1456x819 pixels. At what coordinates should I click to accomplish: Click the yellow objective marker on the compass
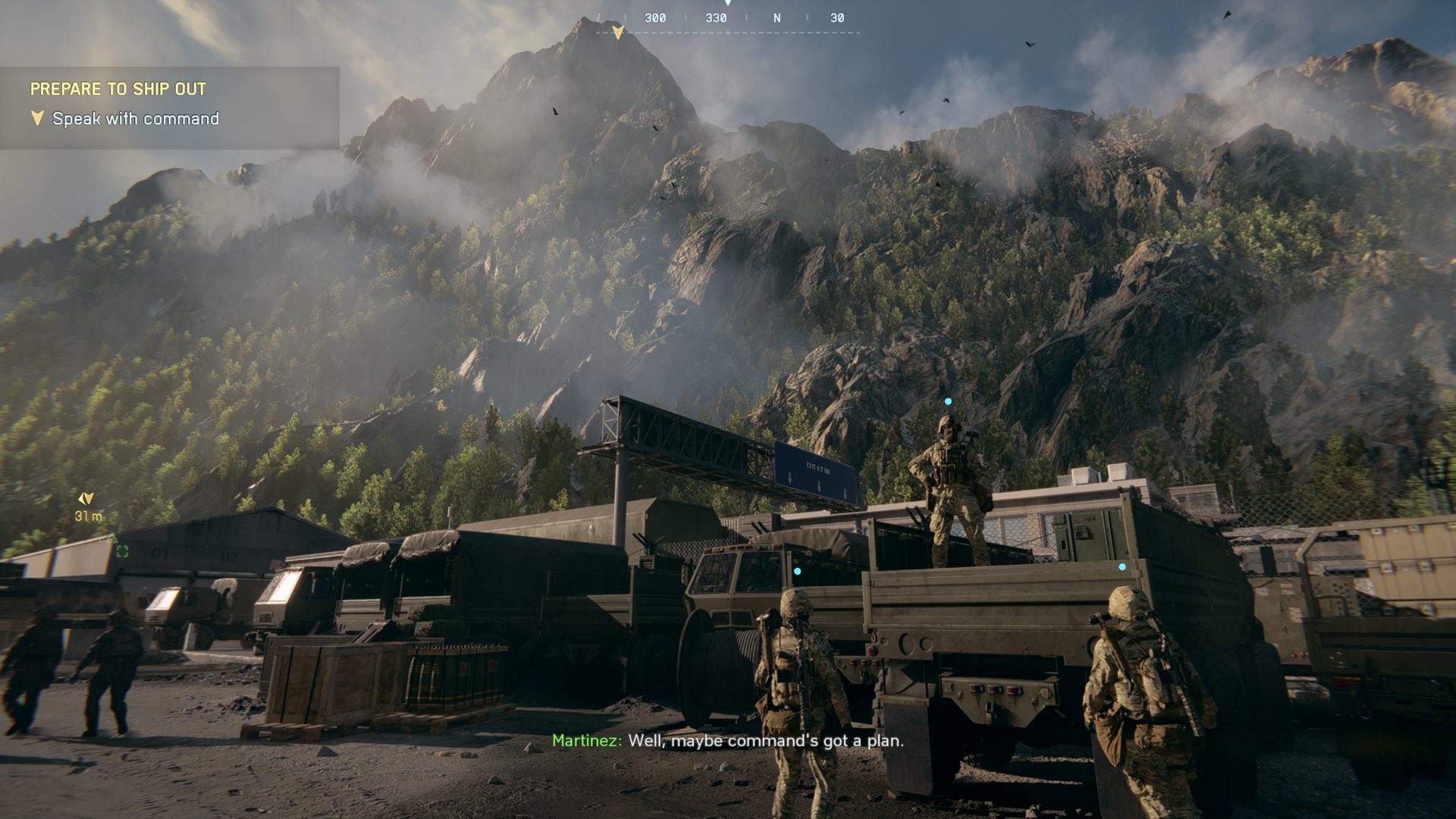(x=618, y=32)
